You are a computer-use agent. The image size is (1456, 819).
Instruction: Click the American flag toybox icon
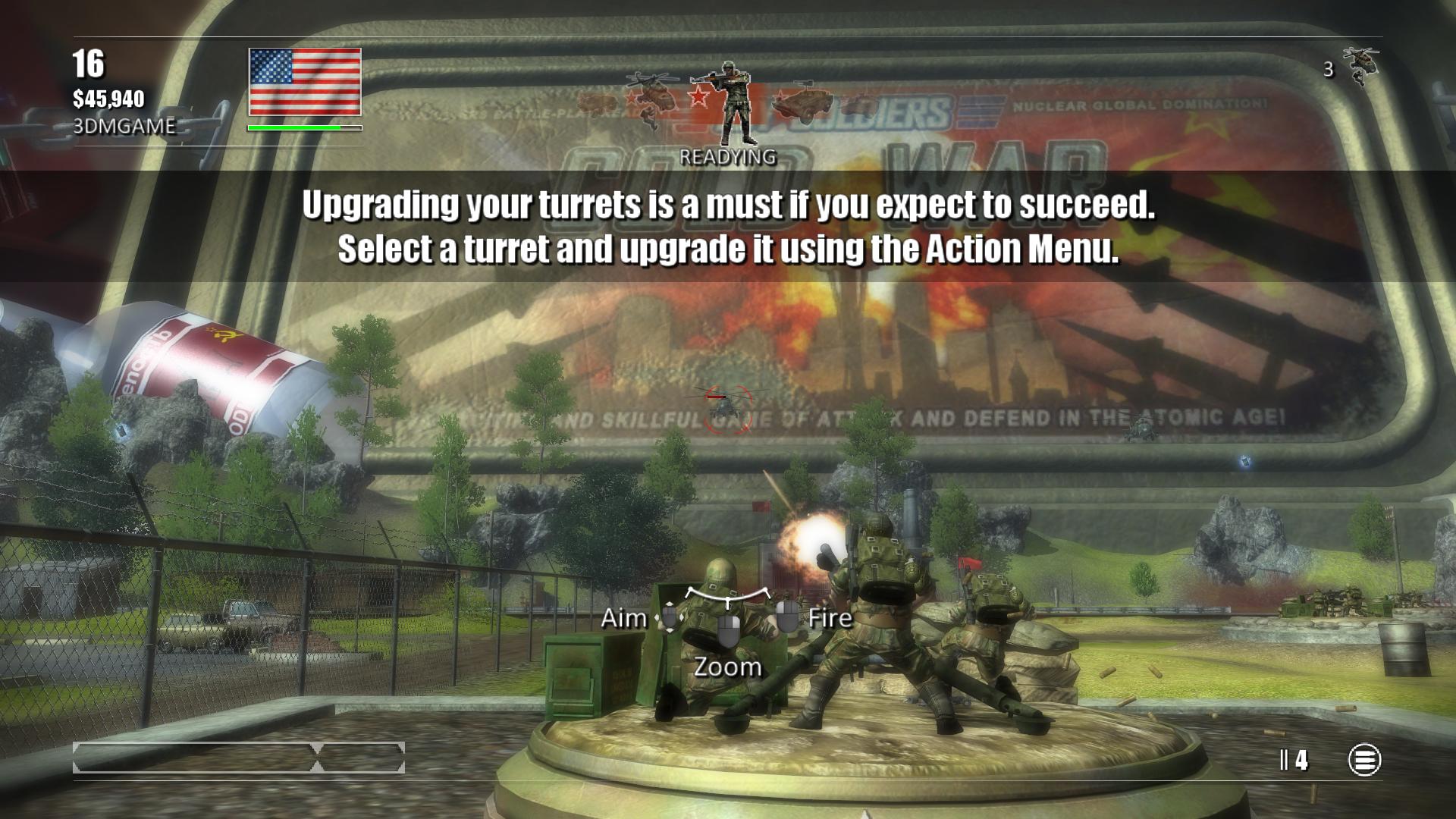coord(305,82)
